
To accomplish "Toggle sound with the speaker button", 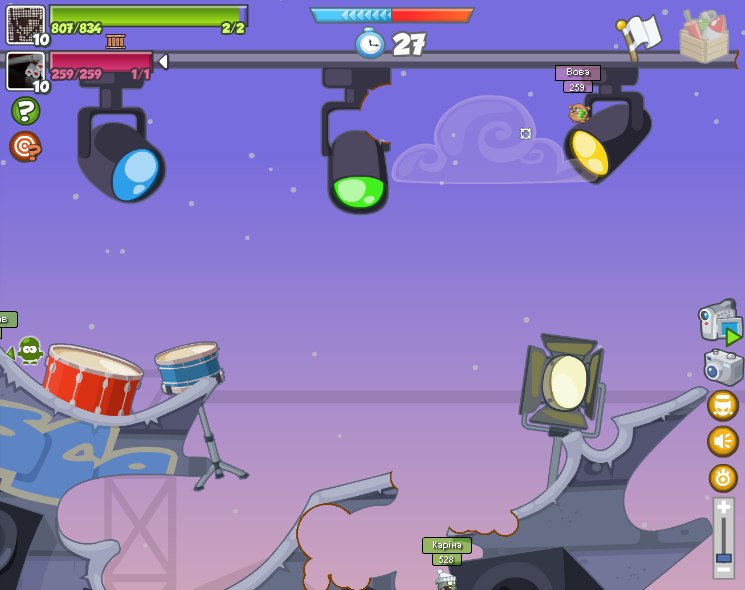I will pyautogui.click(x=722, y=441).
